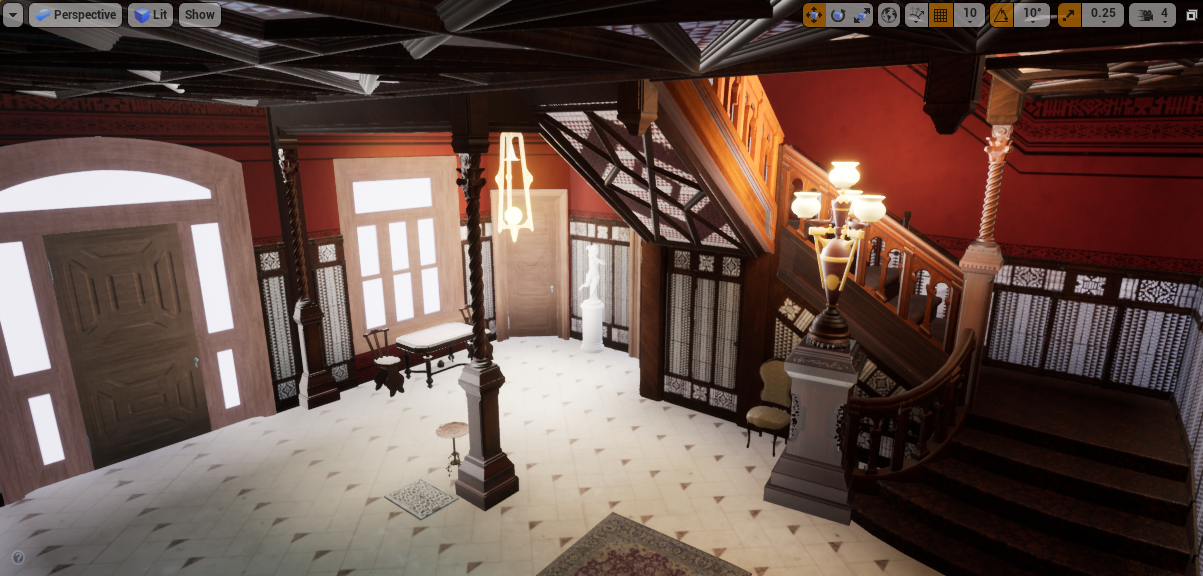Maximize or restore the viewport
The image size is (1203, 576).
point(1191,15)
